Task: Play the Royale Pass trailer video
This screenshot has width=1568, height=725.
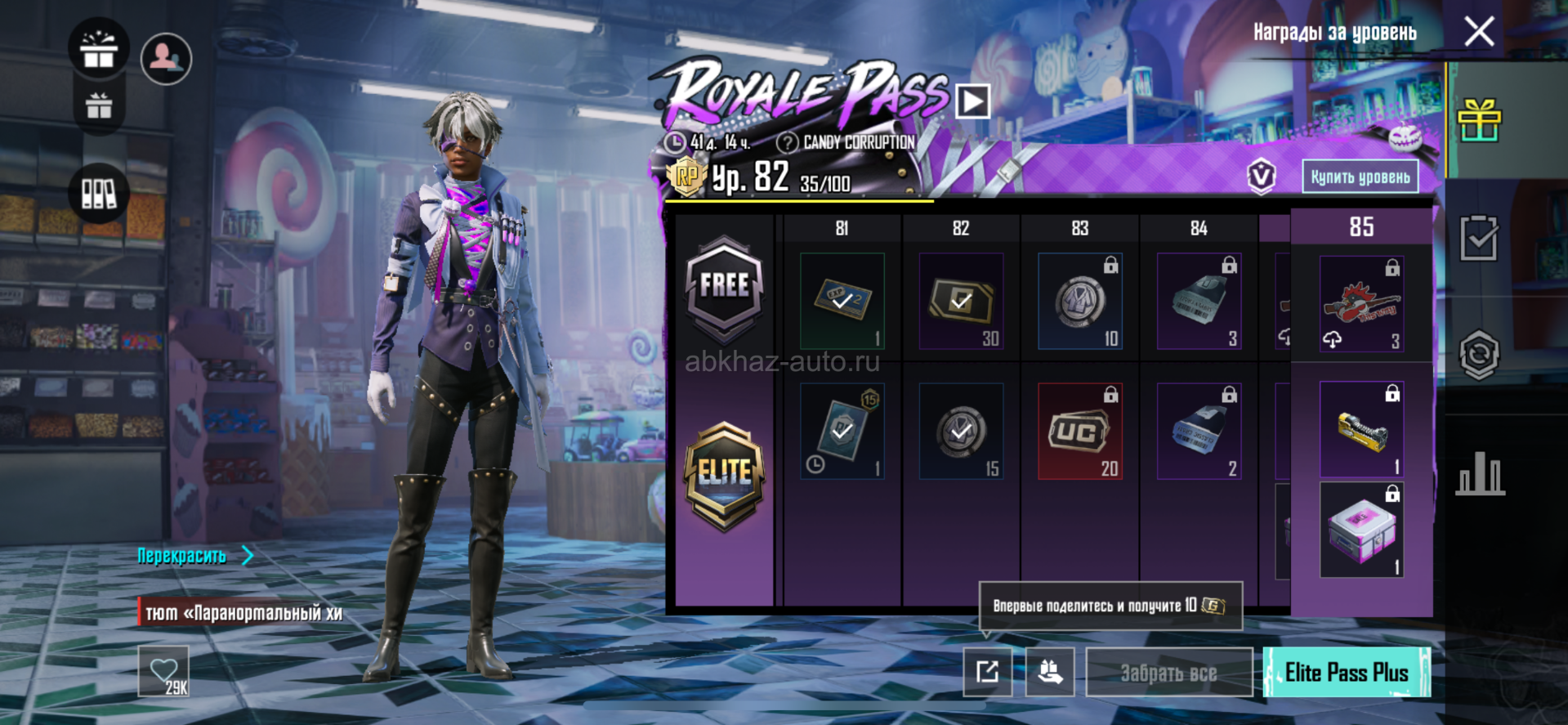Action: click(x=972, y=102)
